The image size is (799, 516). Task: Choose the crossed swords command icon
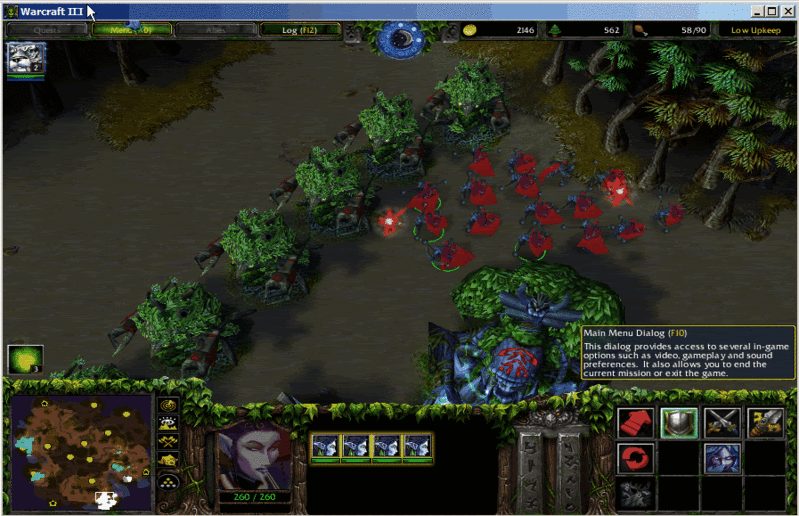(x=720, y=424)
